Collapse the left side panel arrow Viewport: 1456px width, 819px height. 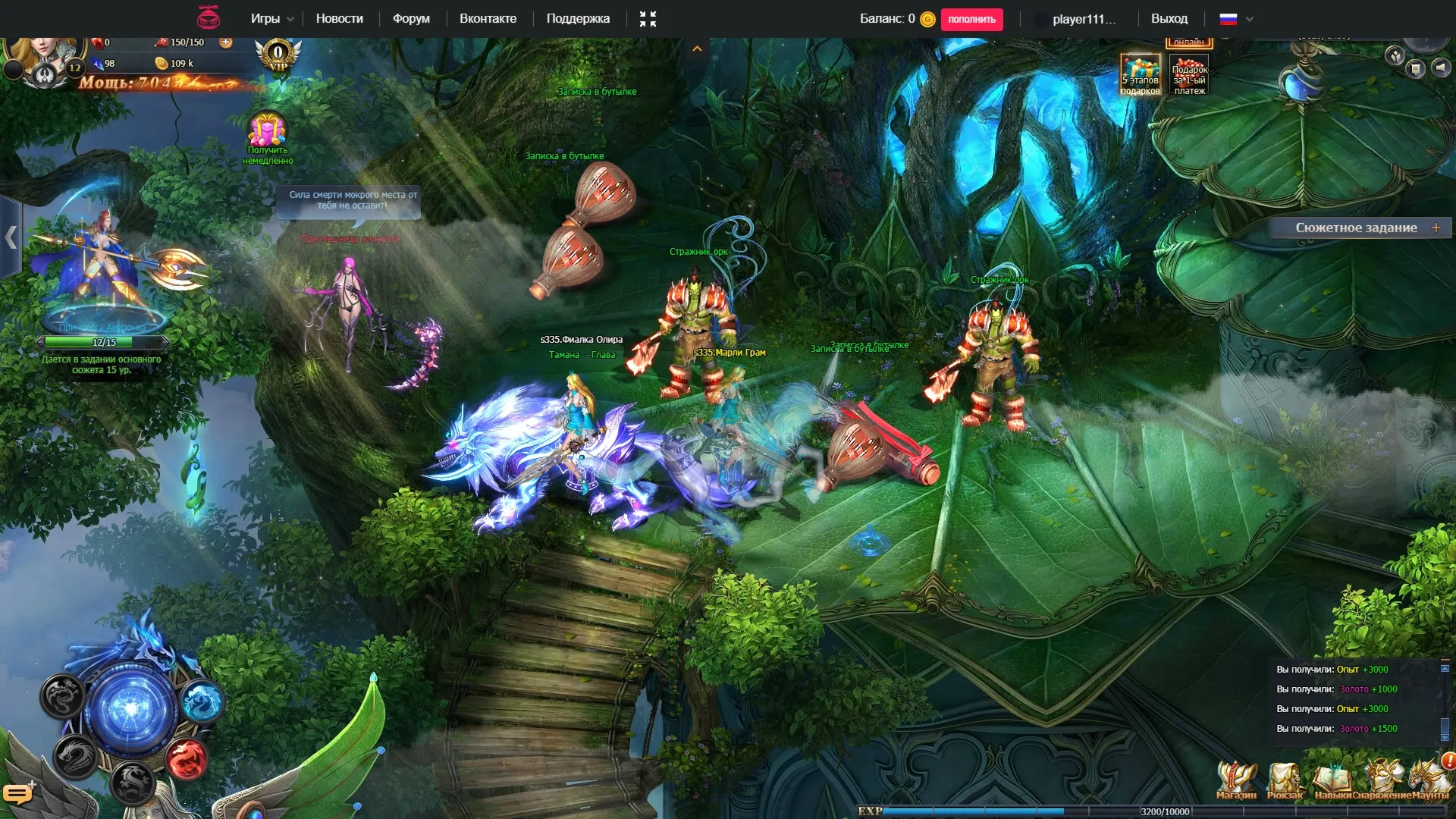pos(11,237)
